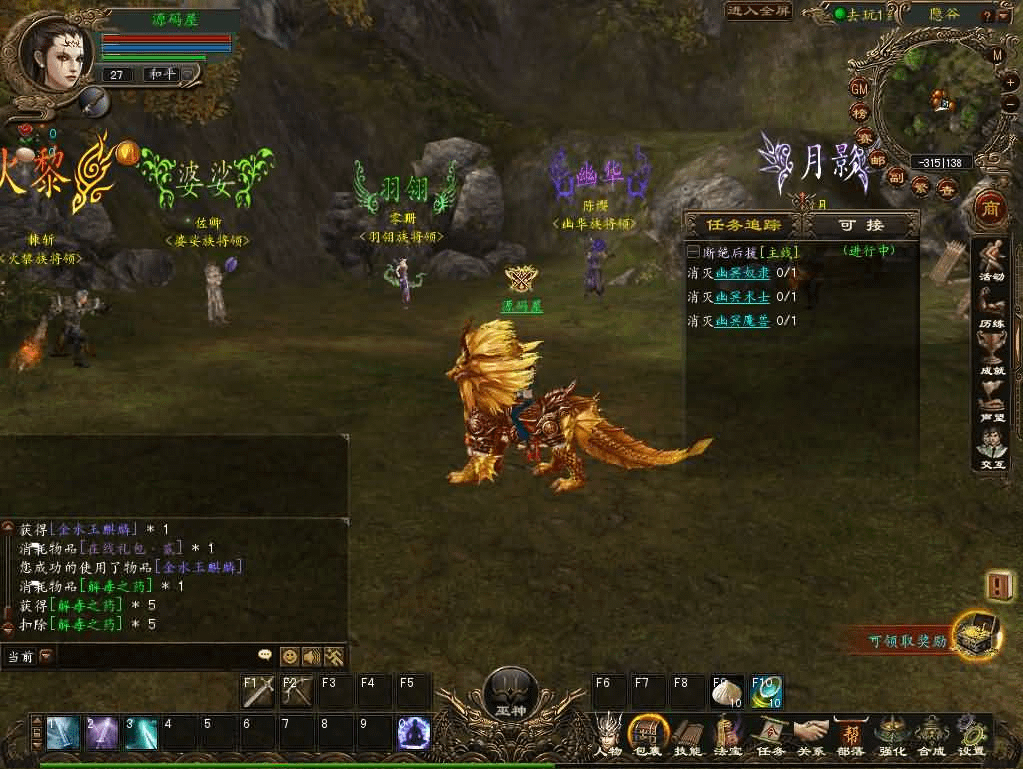Zoom in the minimap with the plus button
The width and height of the screenshot is (1023, 769).
[1010, 80]
